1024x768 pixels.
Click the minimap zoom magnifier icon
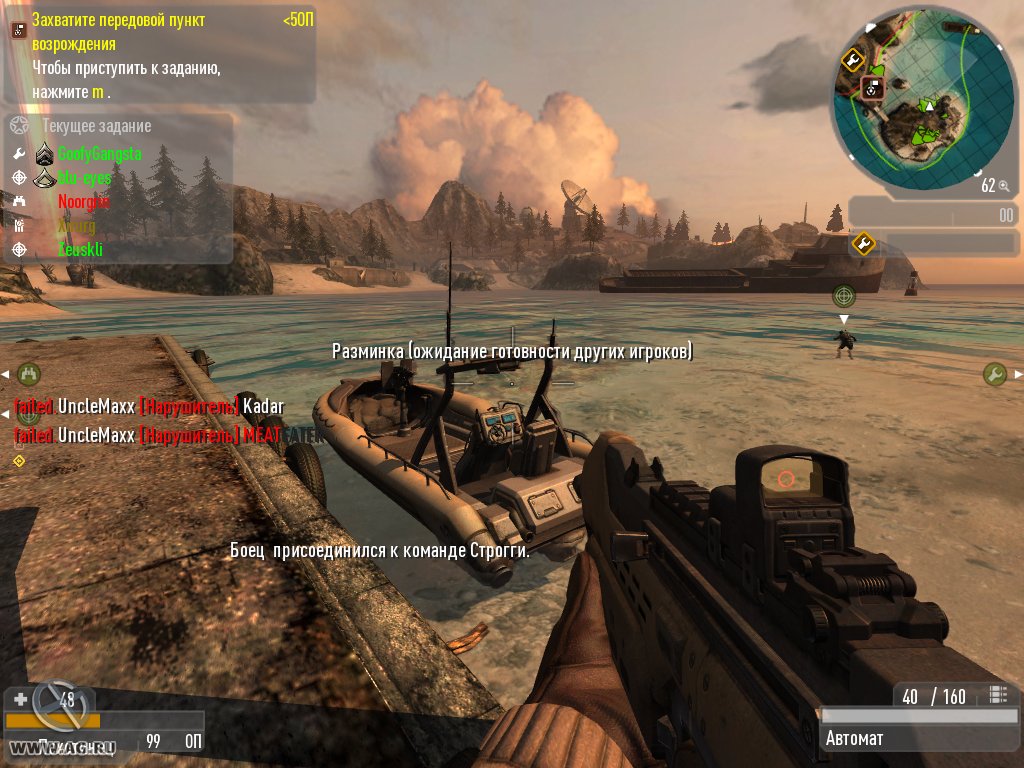tap(1003, 185)
